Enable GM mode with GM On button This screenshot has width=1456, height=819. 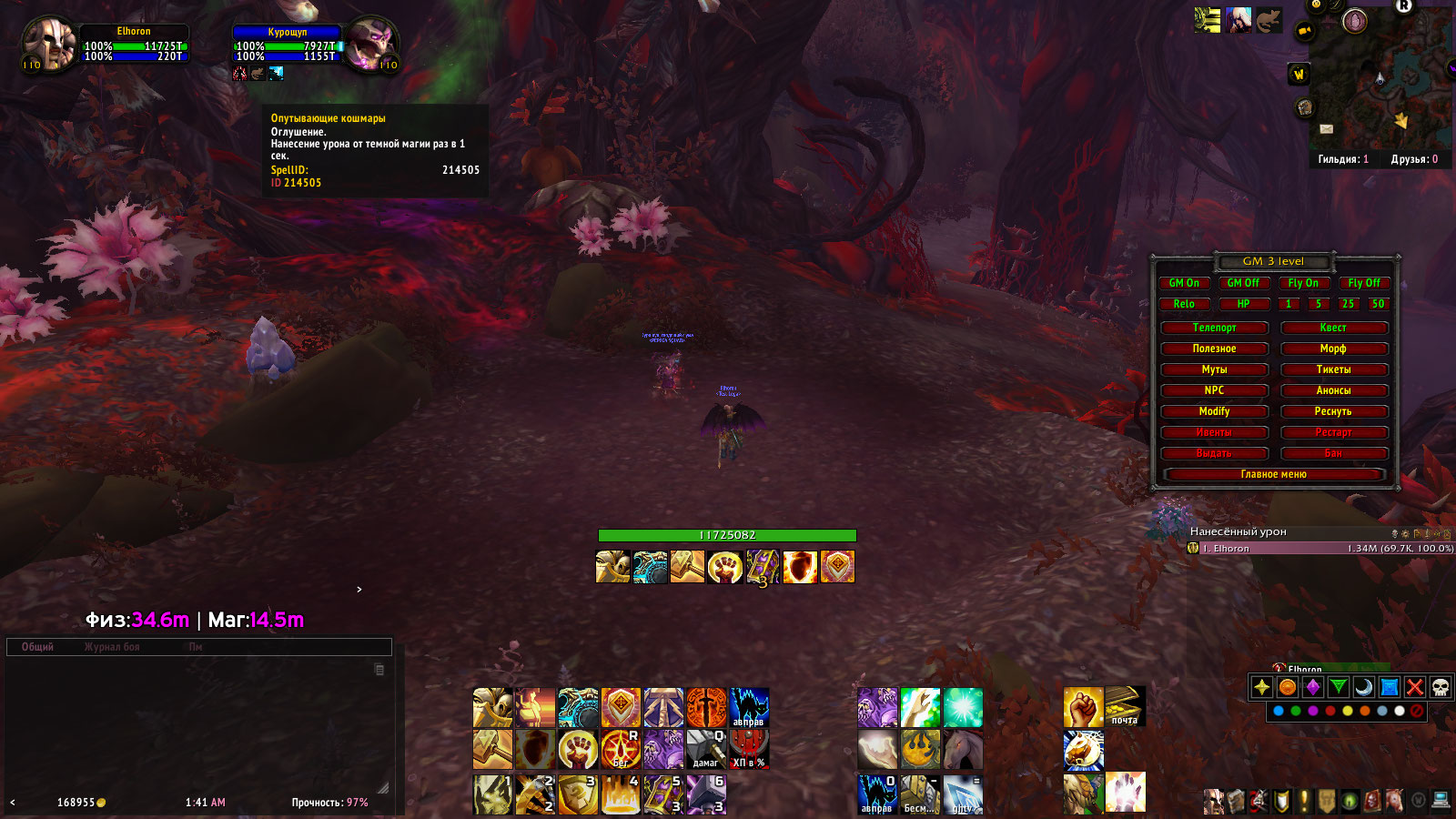(x=1184, y=283)
